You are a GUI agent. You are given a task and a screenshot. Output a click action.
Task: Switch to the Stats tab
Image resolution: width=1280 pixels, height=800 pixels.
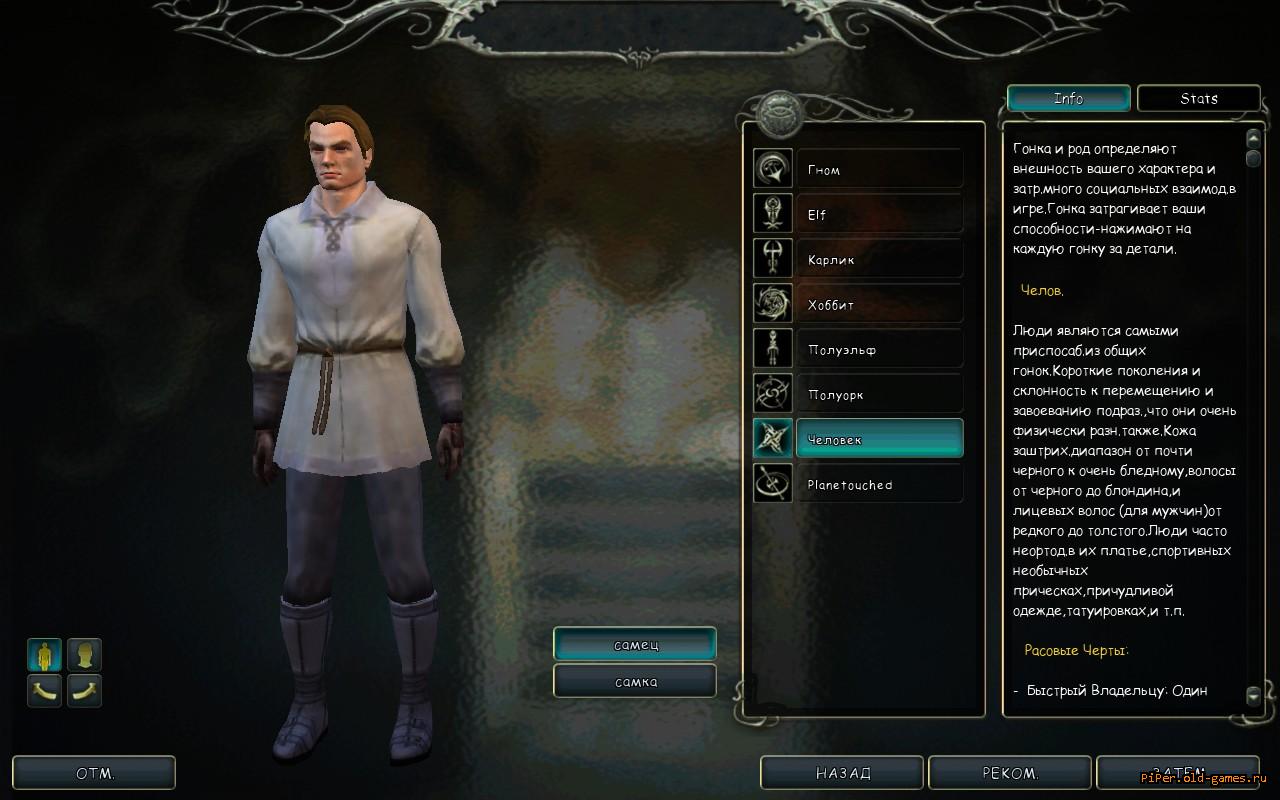1198,98
